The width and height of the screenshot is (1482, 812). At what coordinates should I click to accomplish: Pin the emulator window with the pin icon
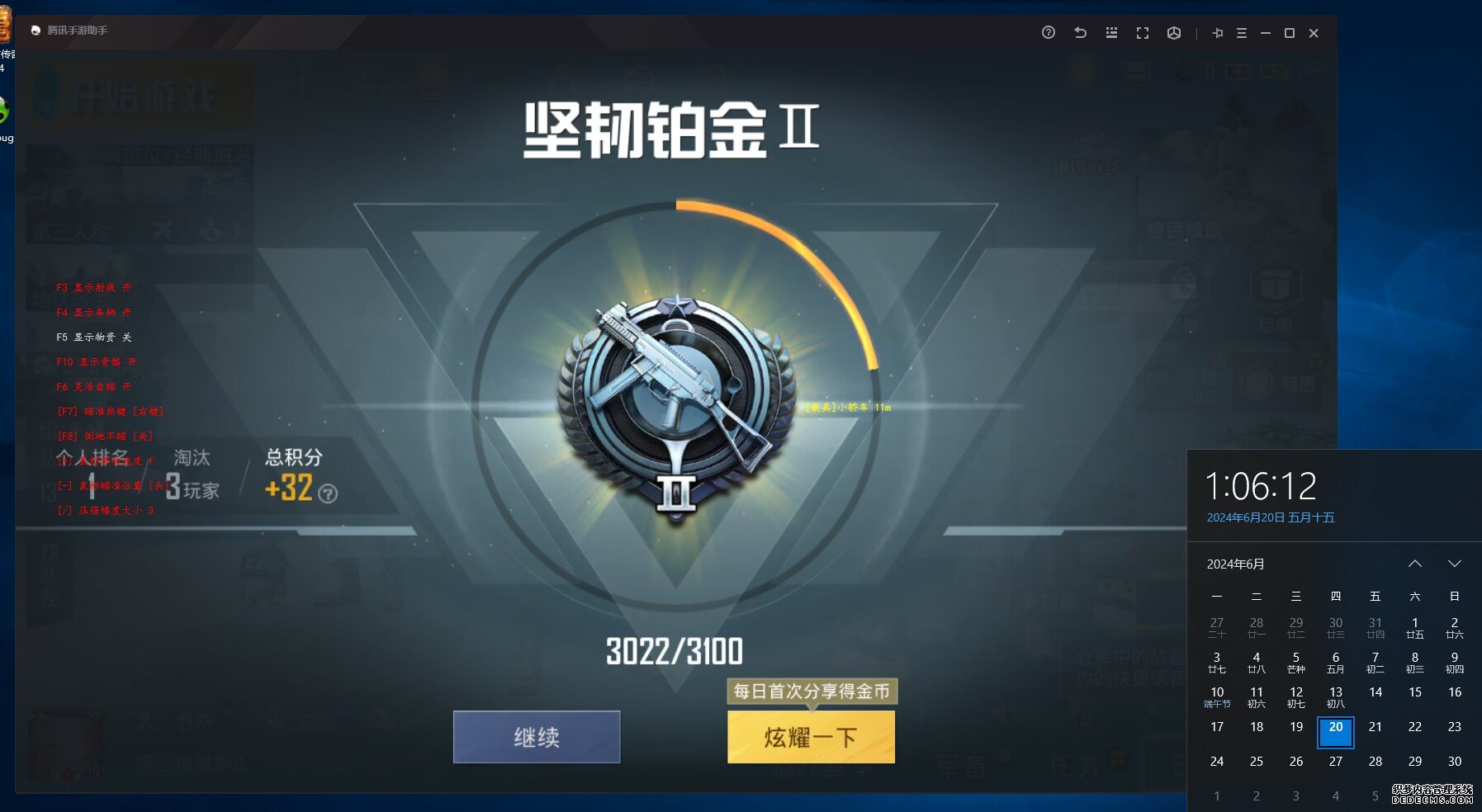click(1219, 33)
